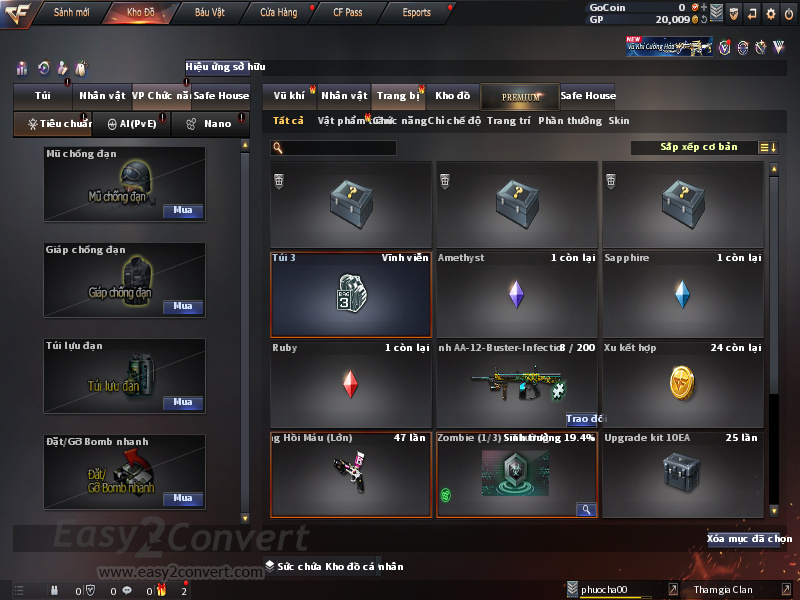Open the Cửa Hàng shop tab

(x=278, y=13)
